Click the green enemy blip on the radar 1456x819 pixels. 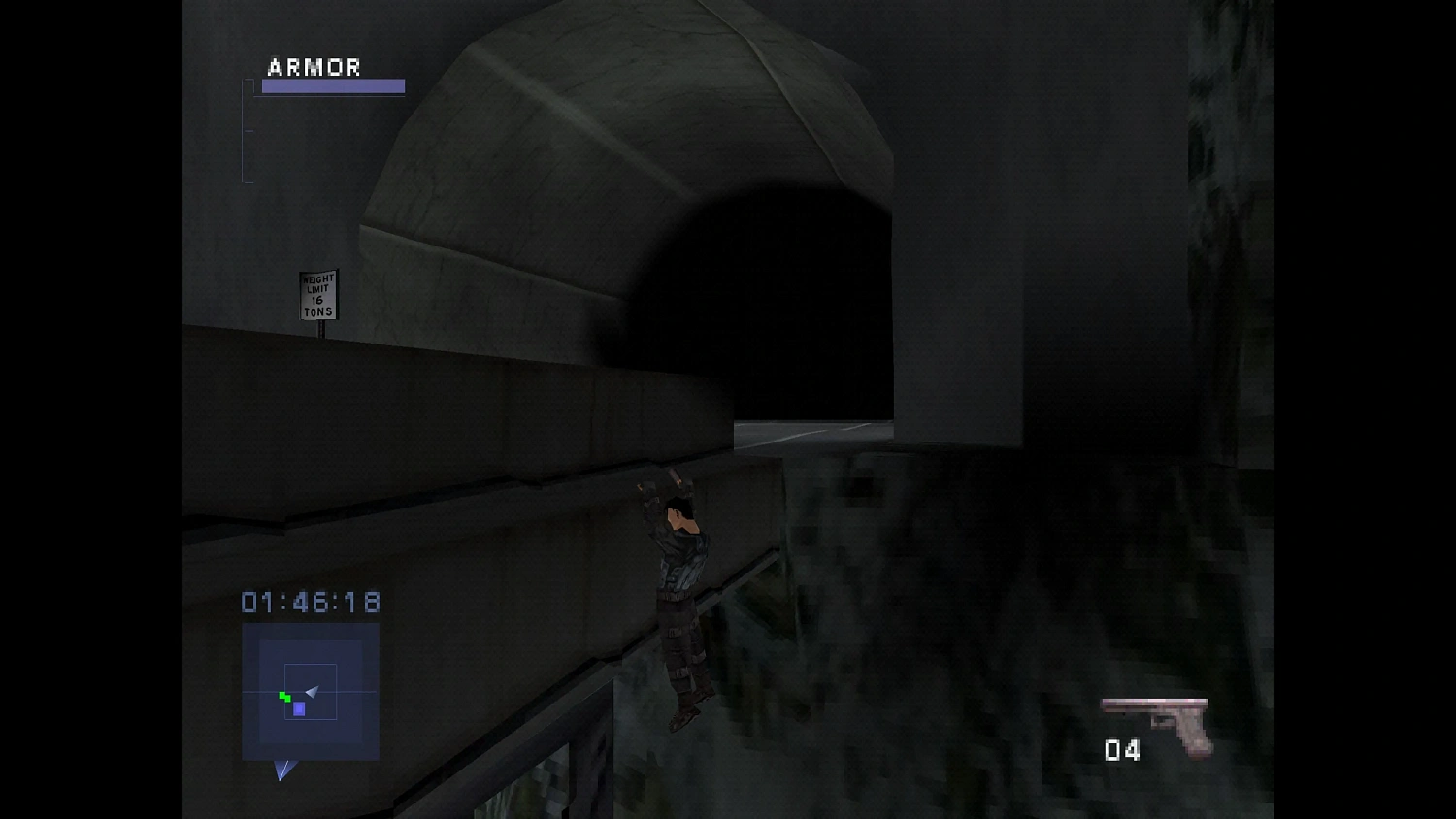(282, 697)
